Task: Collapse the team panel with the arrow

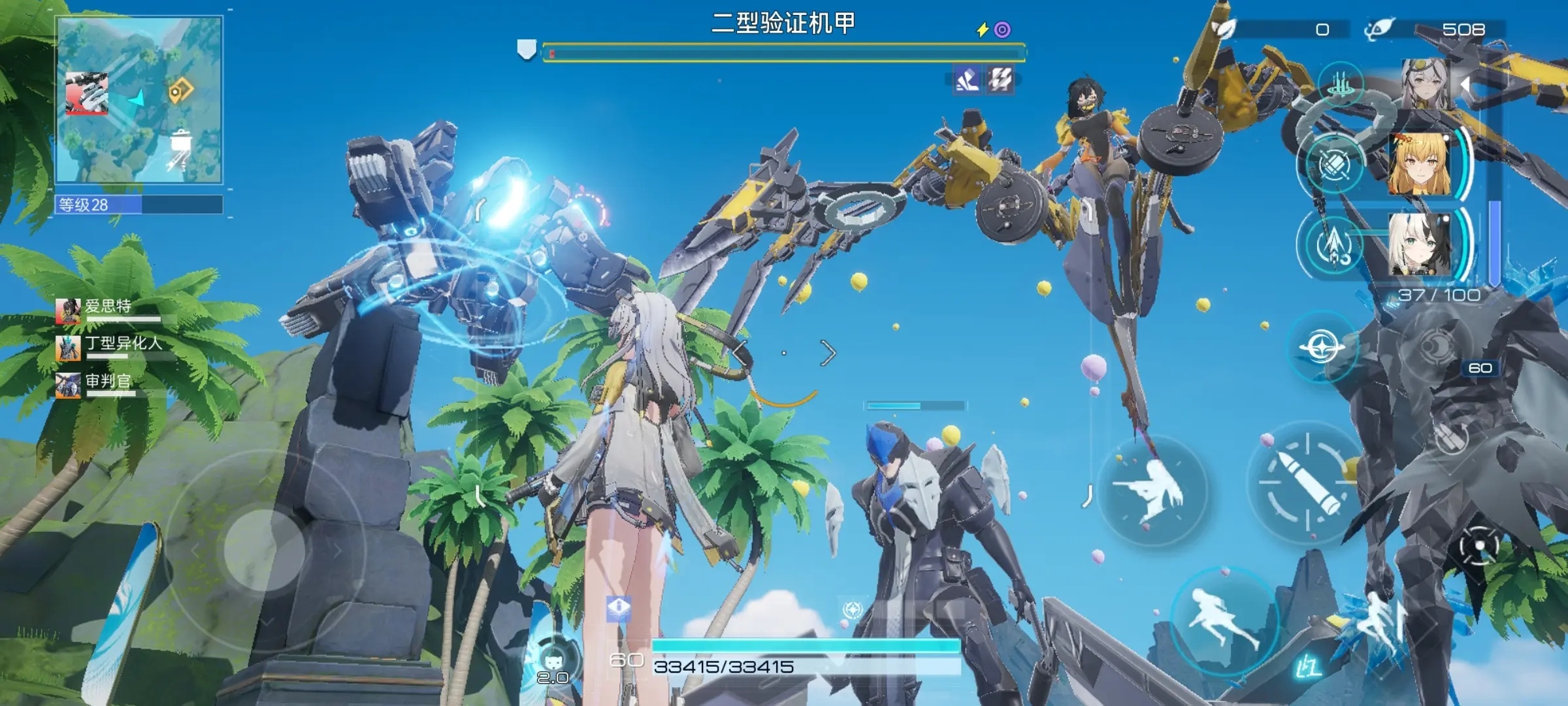Action: [1466, 85]
